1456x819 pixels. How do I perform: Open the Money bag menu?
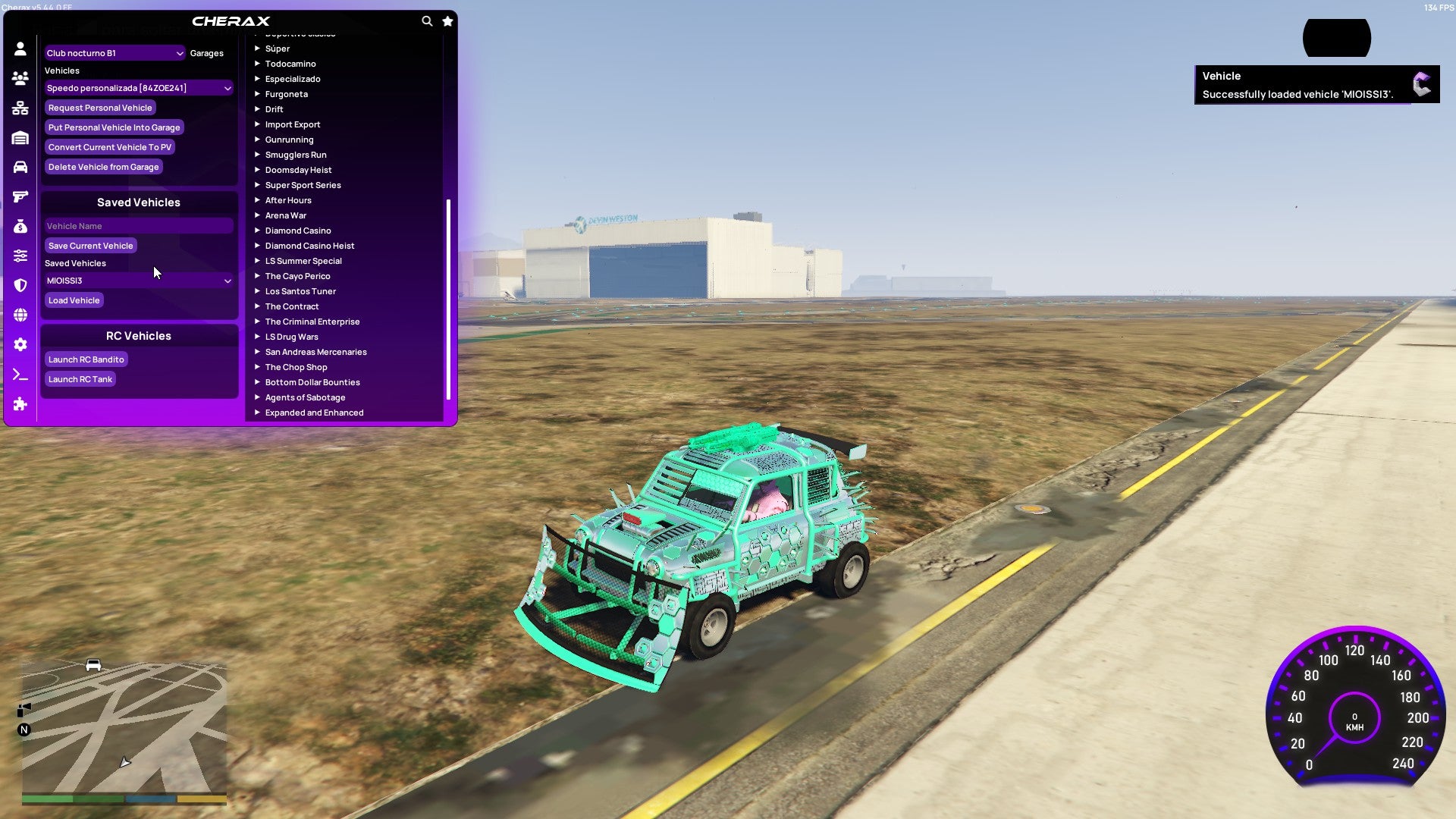point(20,226)
